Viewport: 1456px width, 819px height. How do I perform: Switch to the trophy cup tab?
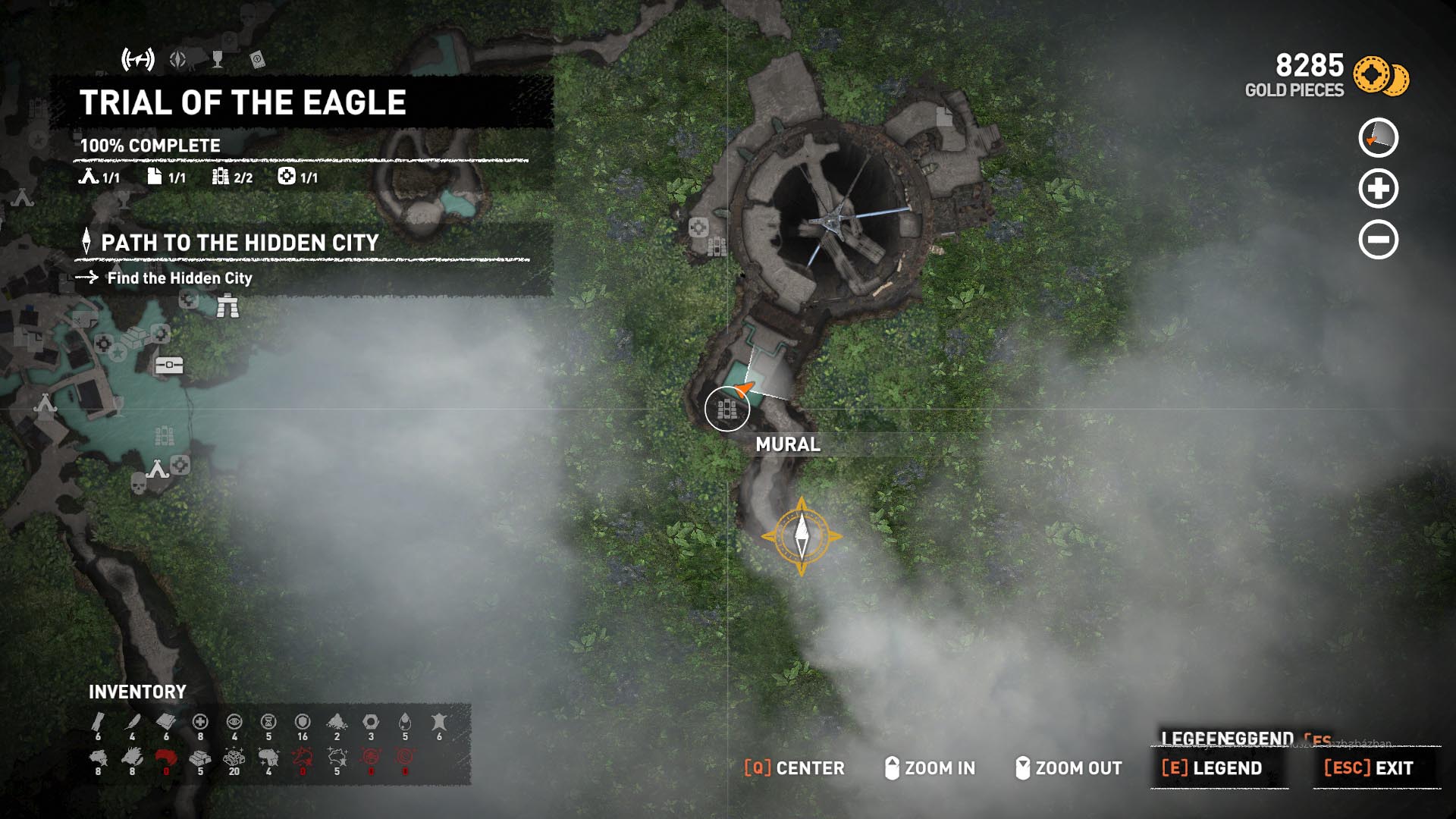click(x=218, y=59)
